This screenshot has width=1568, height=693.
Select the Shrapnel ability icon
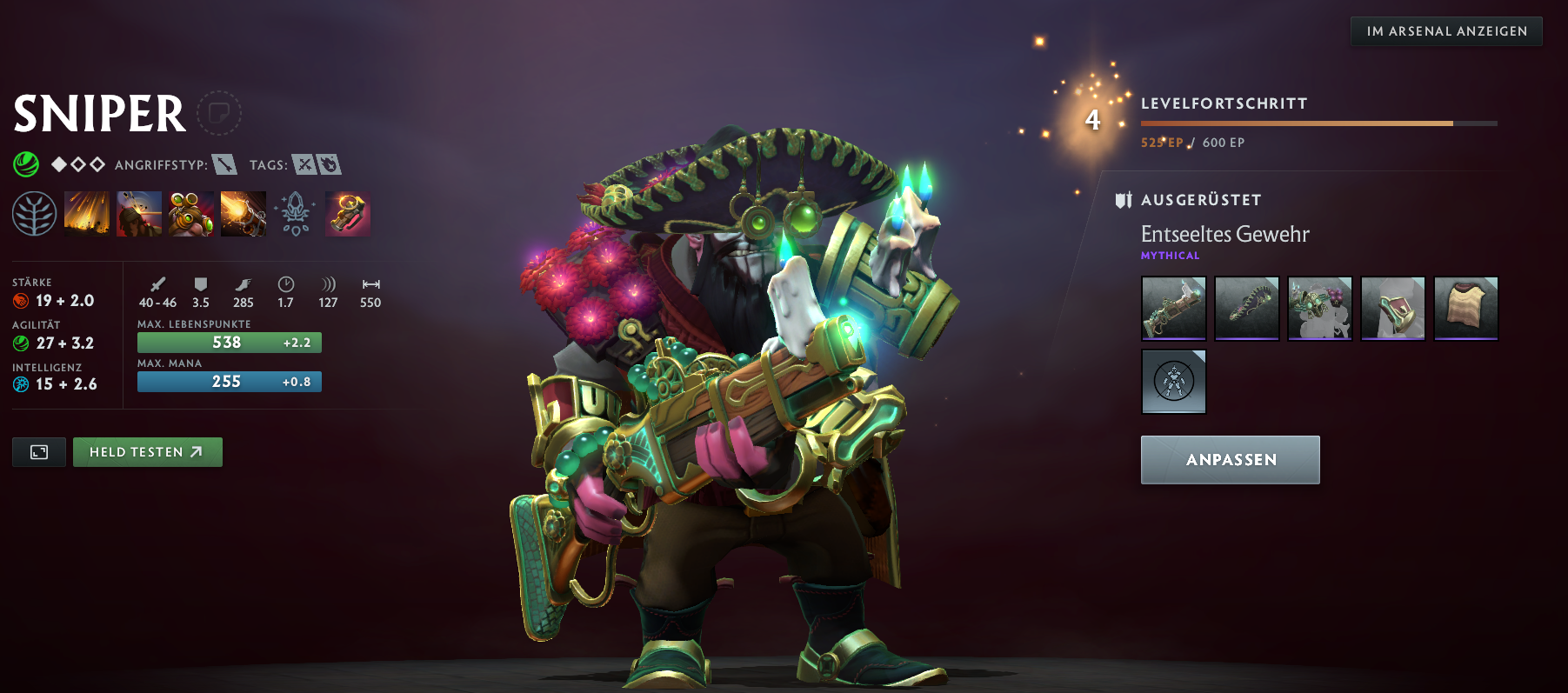[x=87, y=213]
